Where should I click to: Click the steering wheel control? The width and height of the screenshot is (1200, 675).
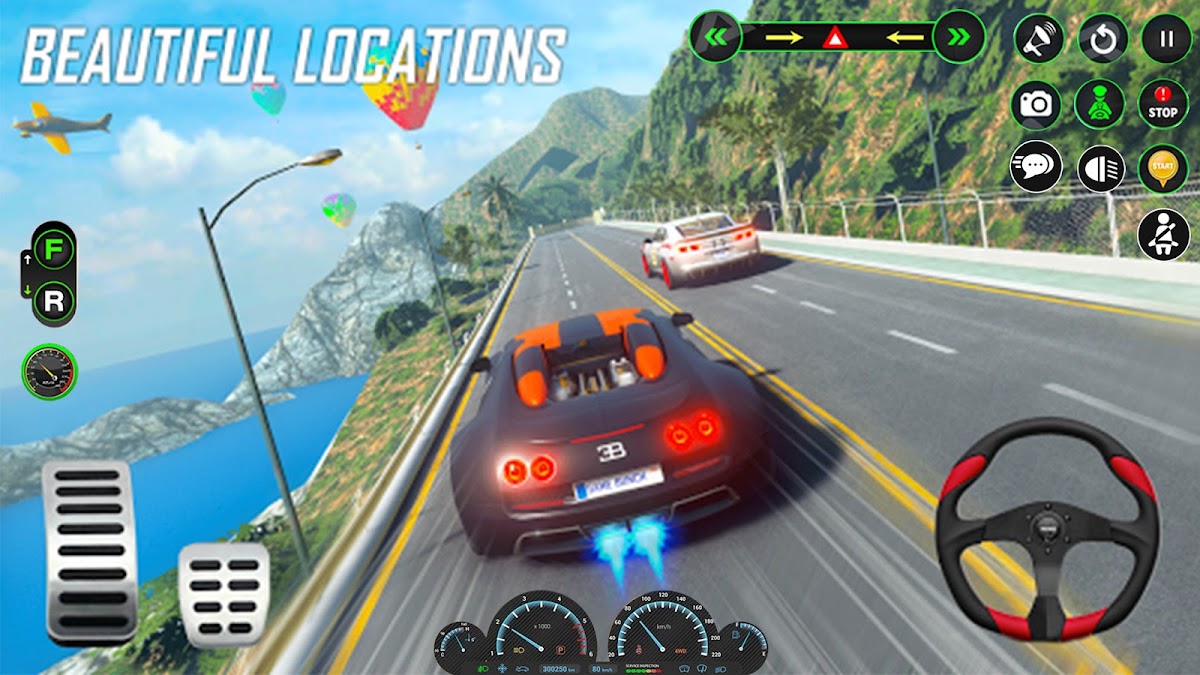coord(1047,528)
